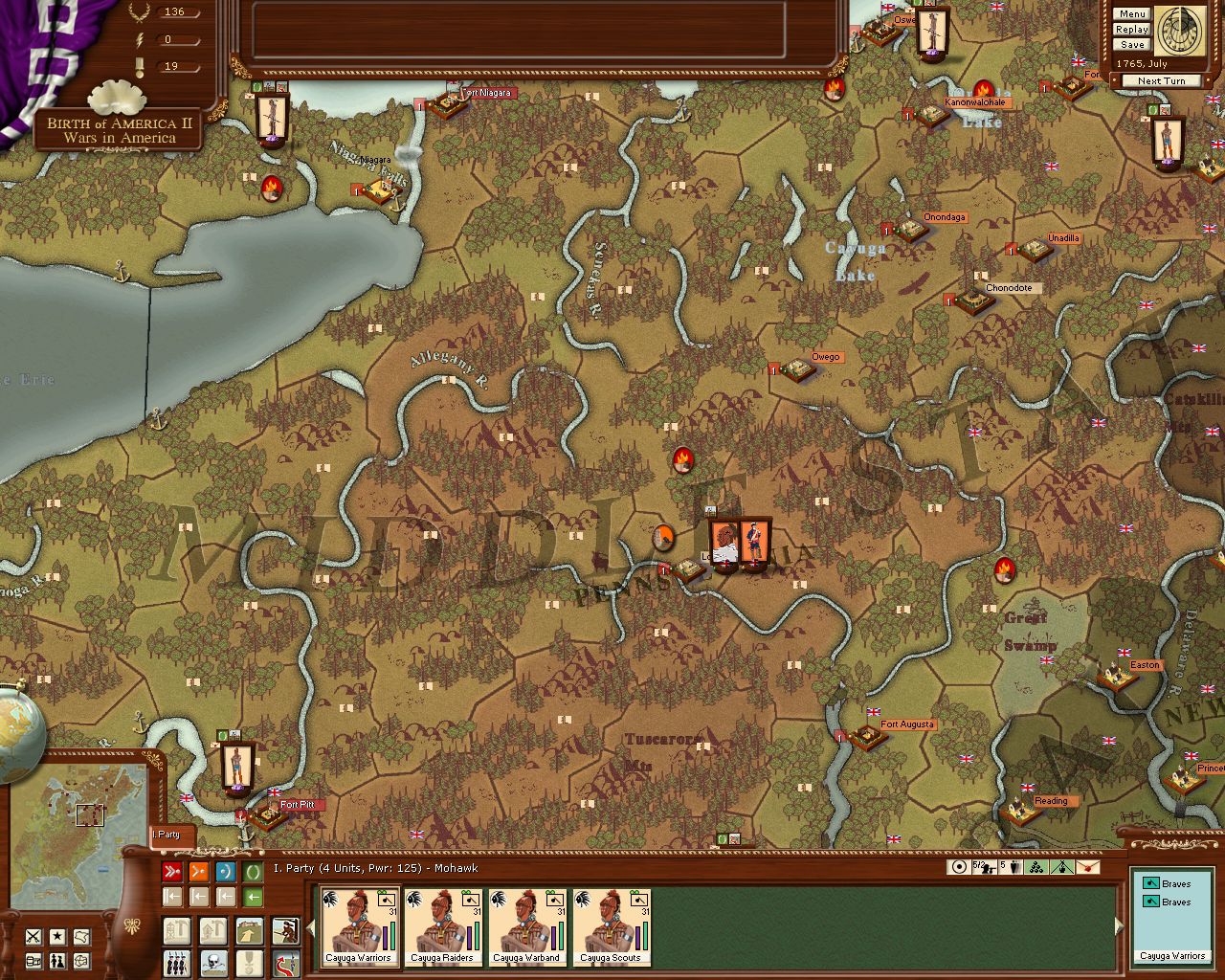Save the current game

coord(1131,45)
